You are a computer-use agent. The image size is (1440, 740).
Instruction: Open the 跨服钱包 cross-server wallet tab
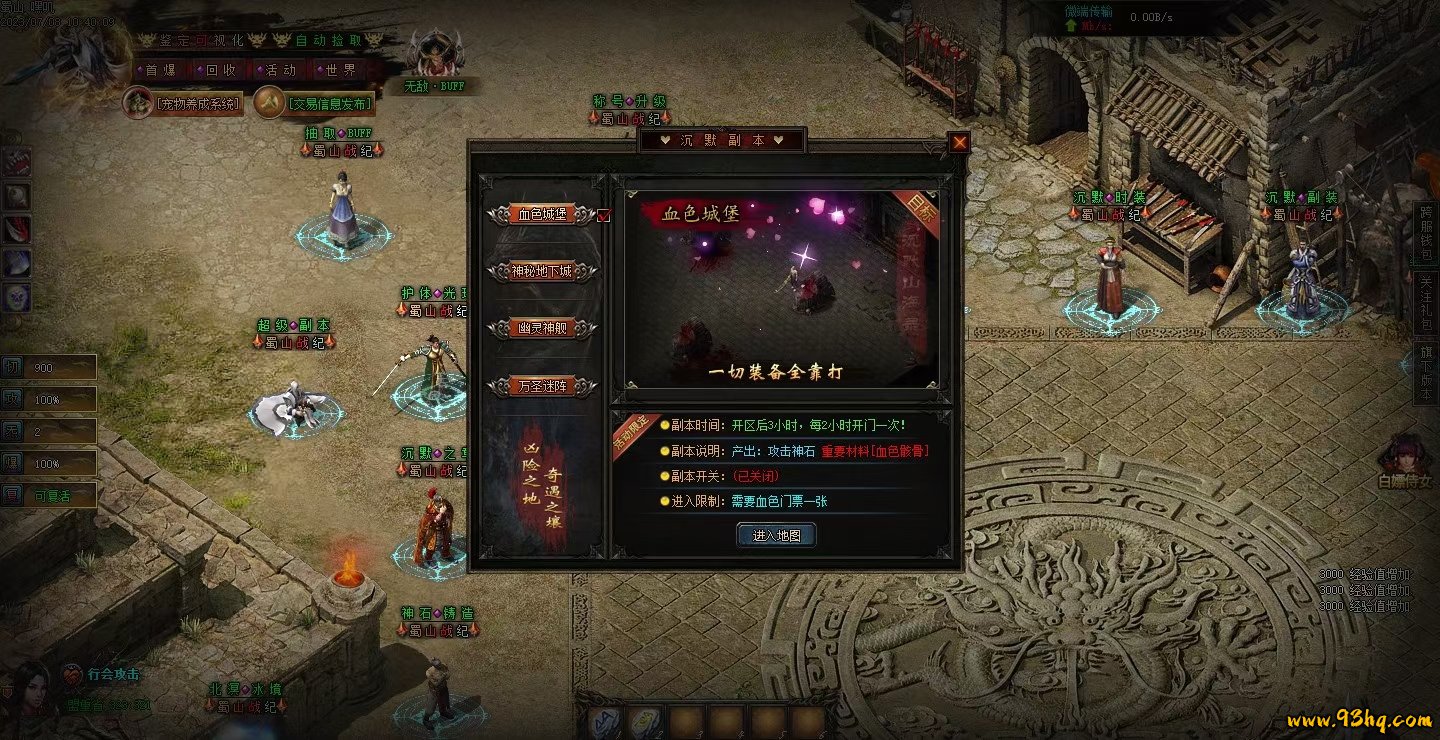click(x=1426, y=235)
